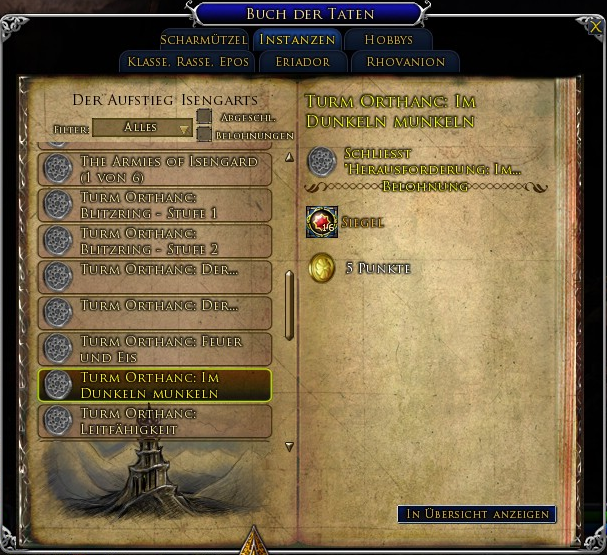This screenshot has height=555, width=607.
Task: Select The Armies of Isengard deed
Action: point(155,168)
